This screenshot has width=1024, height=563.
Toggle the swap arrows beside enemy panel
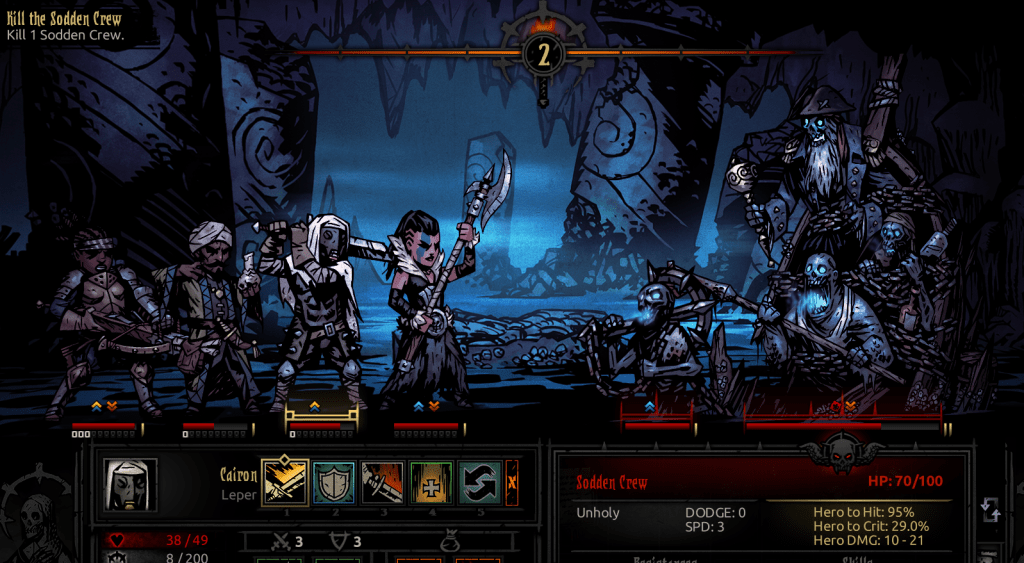click(990, 511)
